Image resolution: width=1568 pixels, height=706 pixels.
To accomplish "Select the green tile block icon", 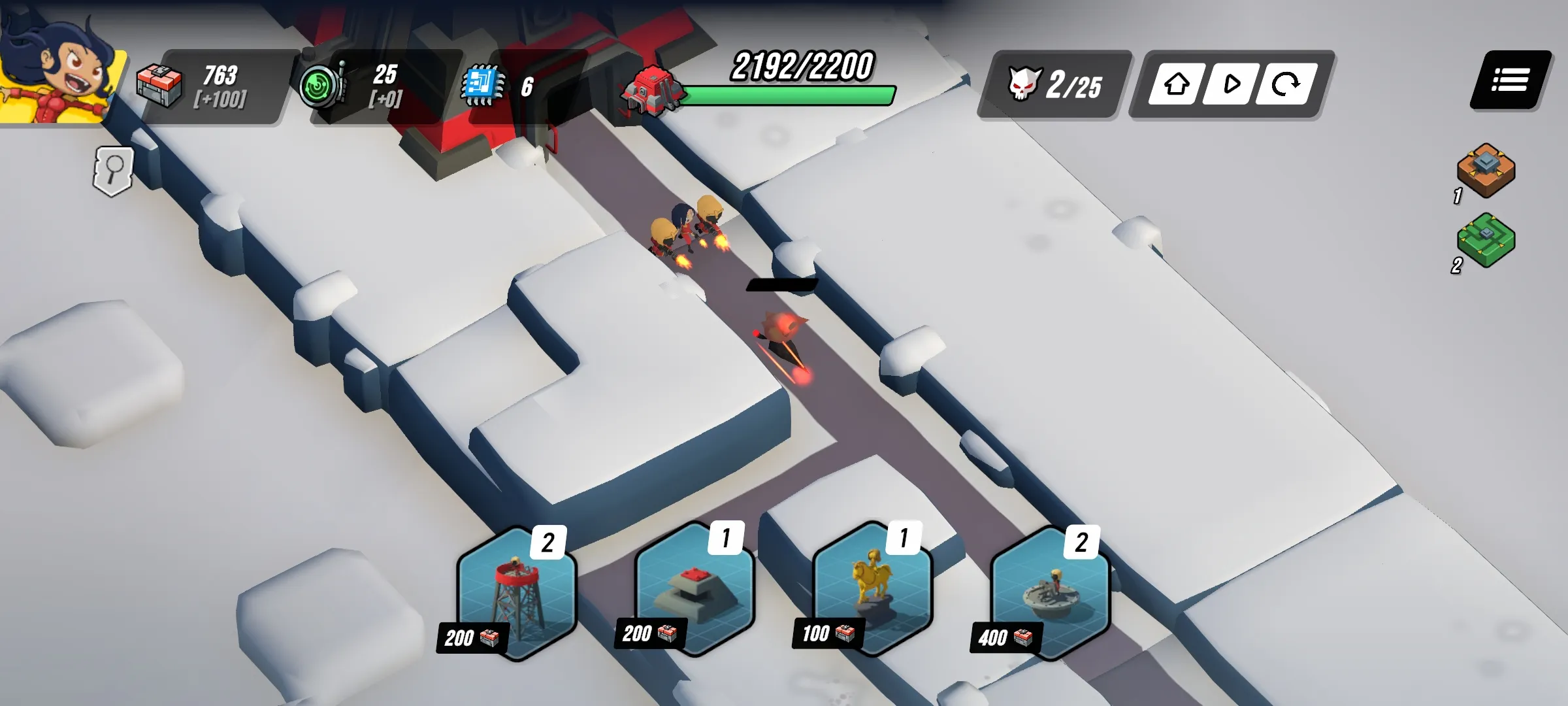I will [x=1486, y=239].
